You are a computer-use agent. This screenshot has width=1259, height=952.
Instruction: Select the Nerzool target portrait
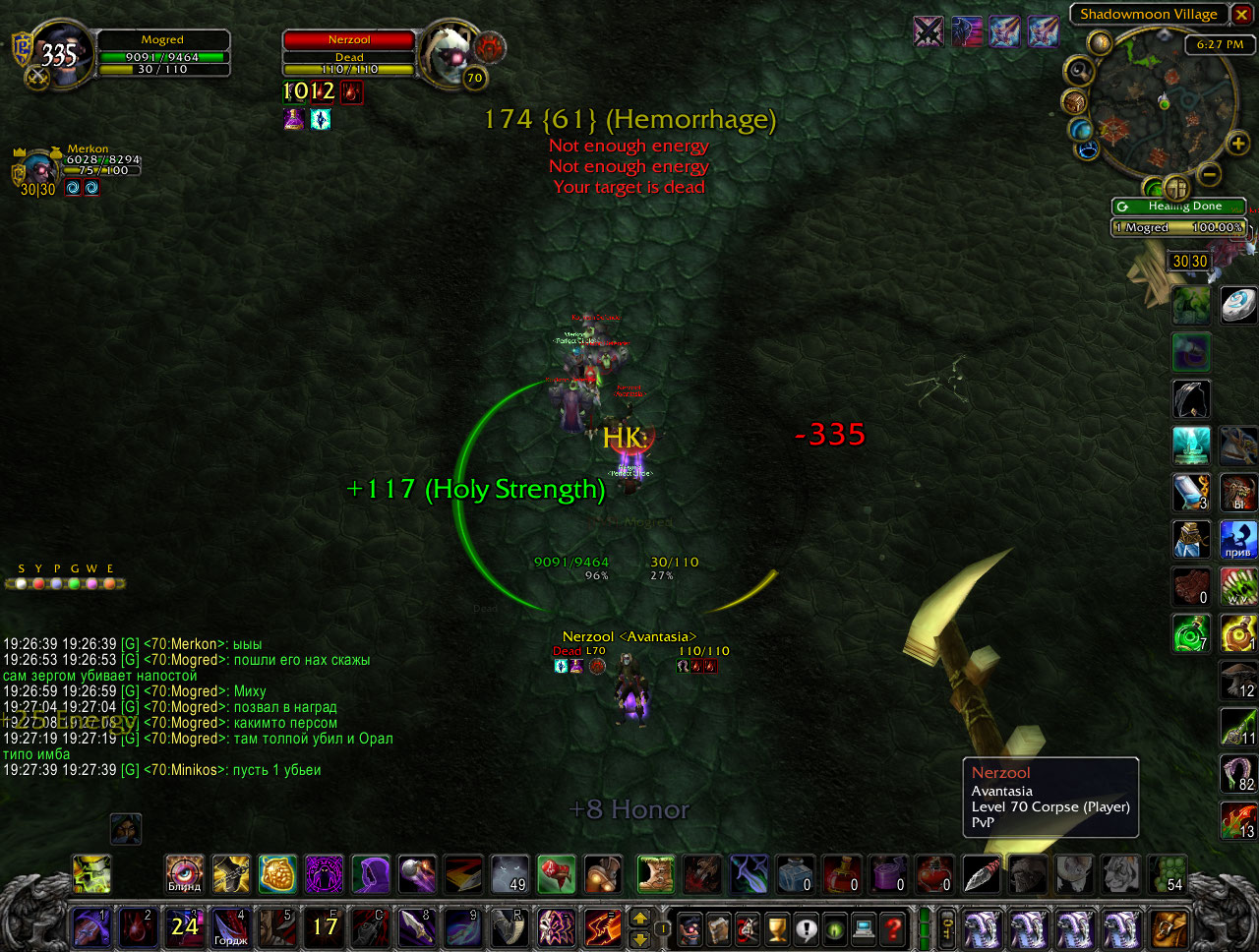pos(450,52)
